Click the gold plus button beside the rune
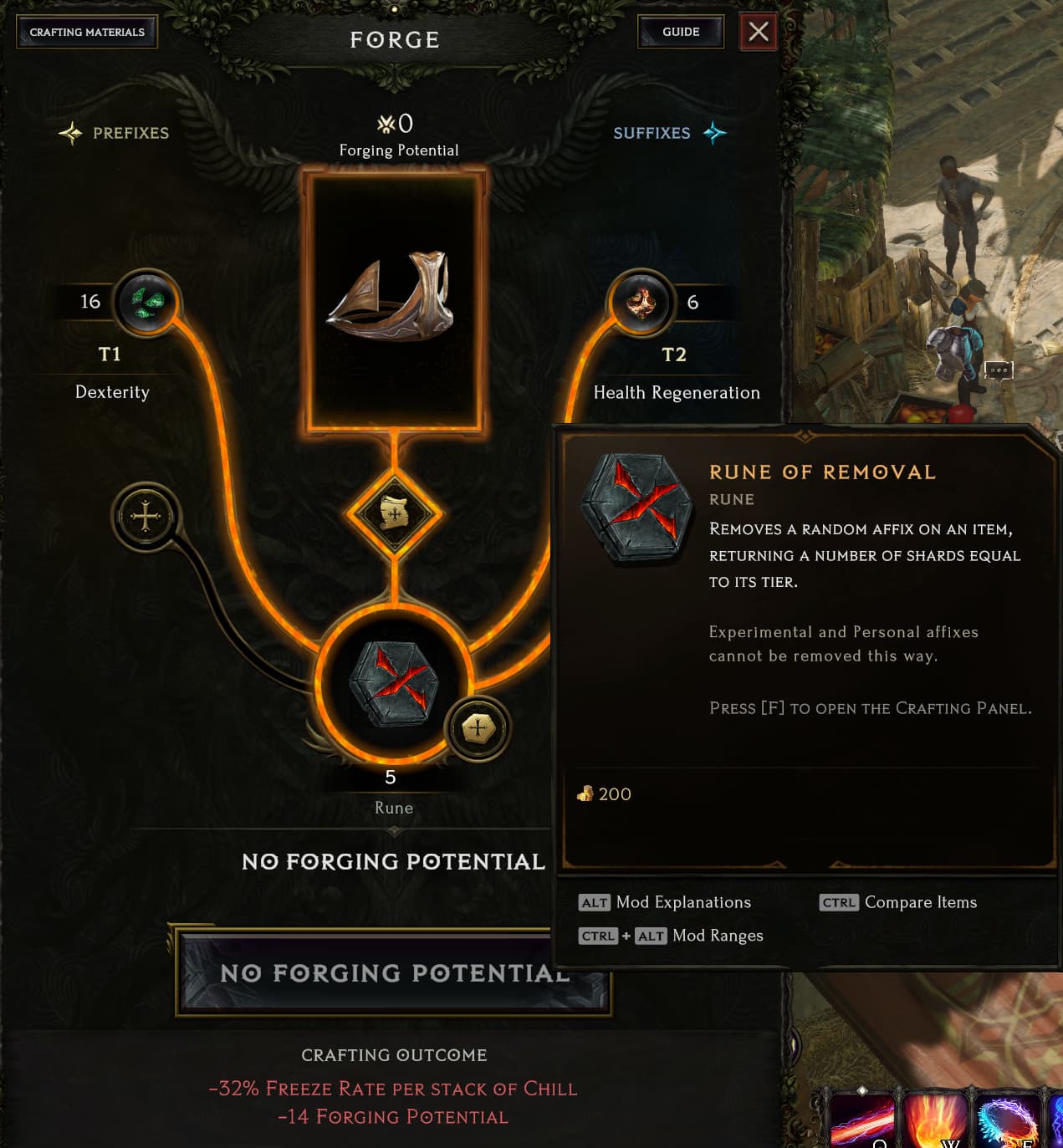The width and height of the screenshot is (1063, 1148). [478, 728]
